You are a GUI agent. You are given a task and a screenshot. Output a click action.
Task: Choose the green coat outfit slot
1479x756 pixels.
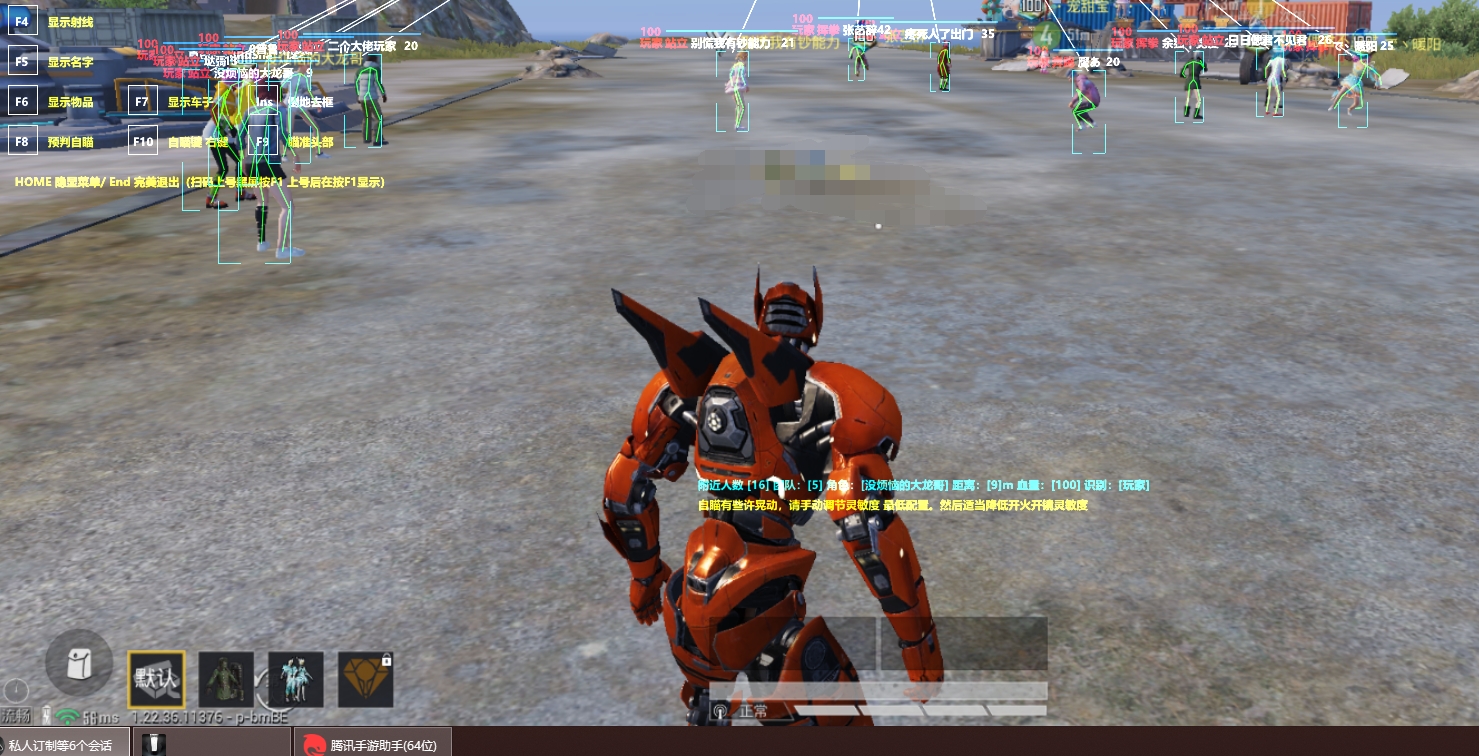point(226,680)
